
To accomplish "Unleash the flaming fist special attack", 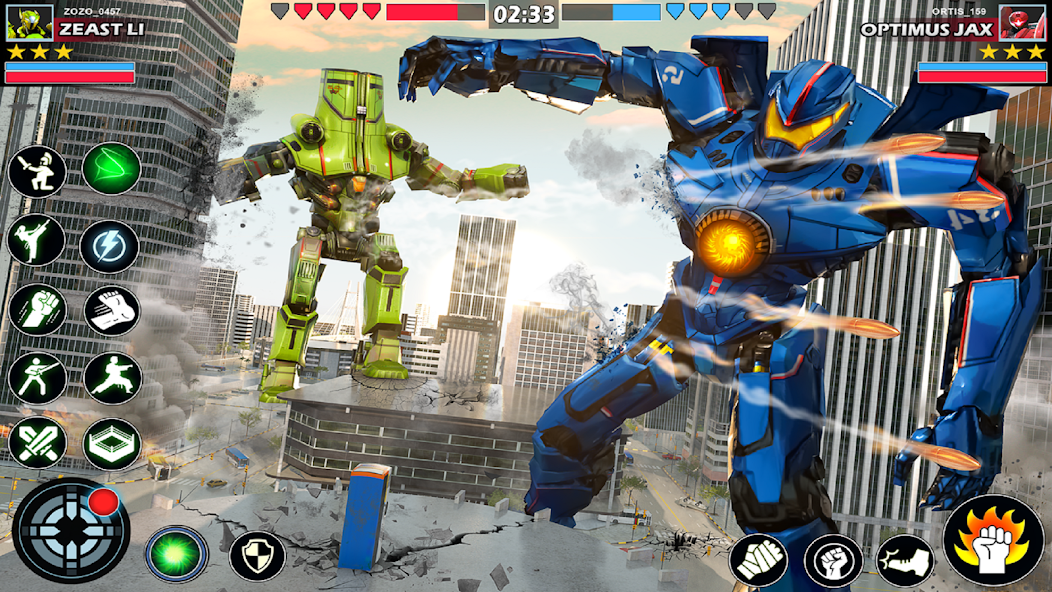I will point(994,540).
